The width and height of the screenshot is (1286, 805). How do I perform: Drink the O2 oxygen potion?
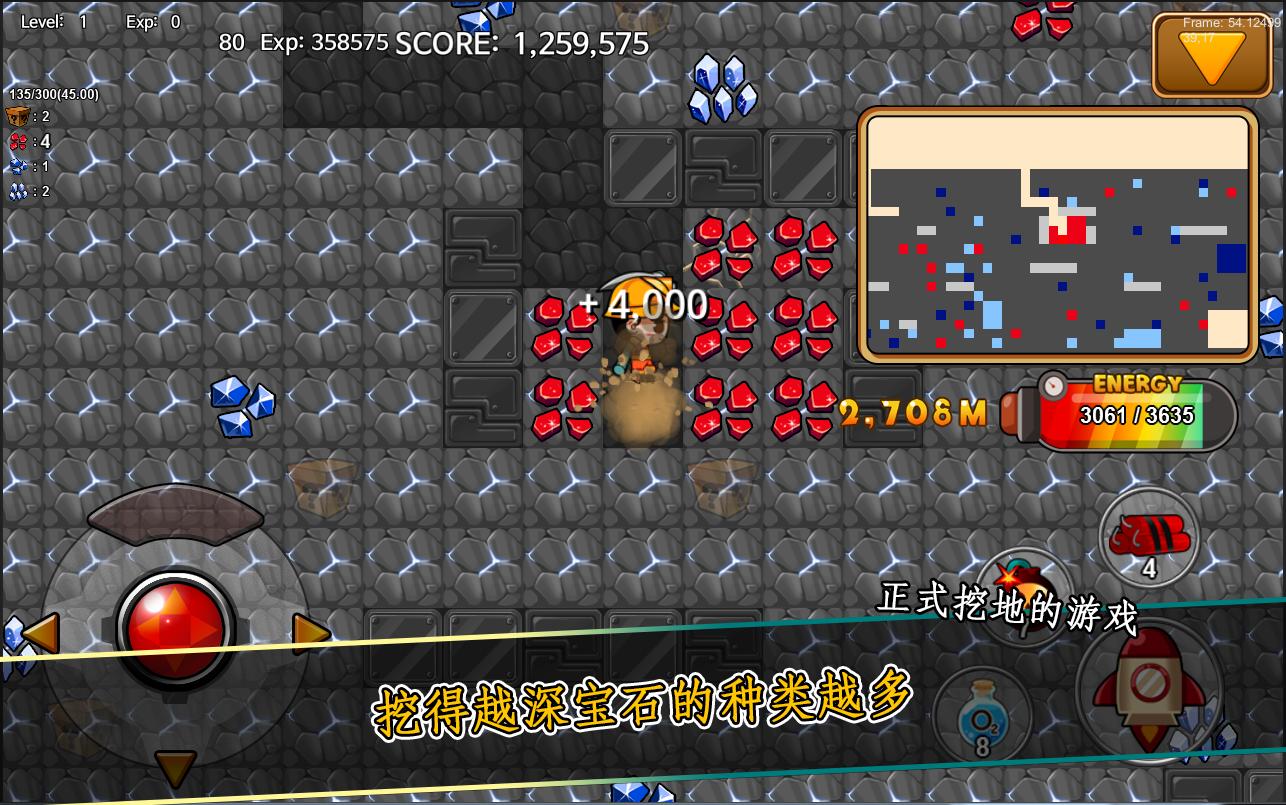[982, 715]
